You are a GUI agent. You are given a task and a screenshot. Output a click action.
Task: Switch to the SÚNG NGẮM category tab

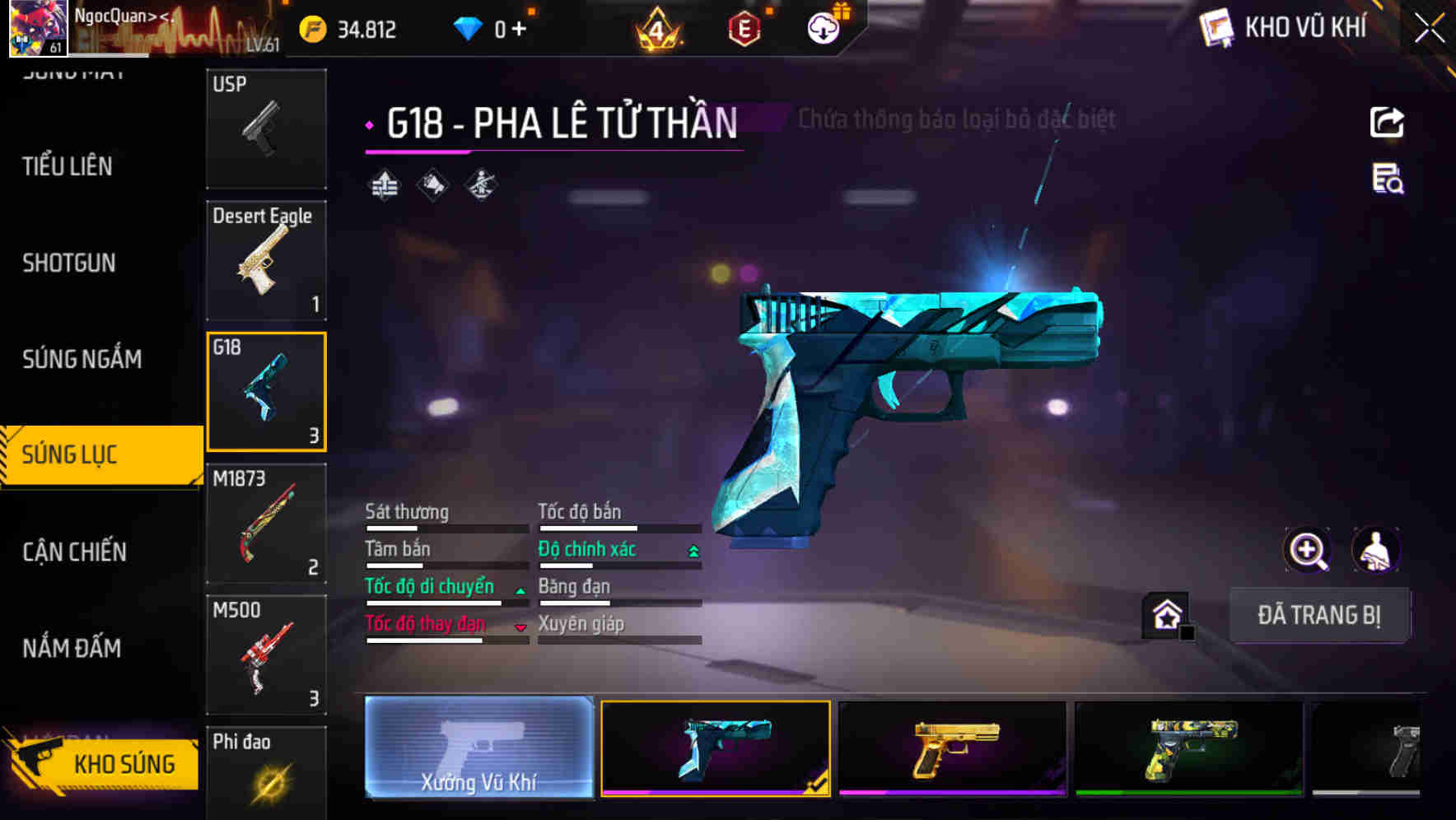click(82, 359)
